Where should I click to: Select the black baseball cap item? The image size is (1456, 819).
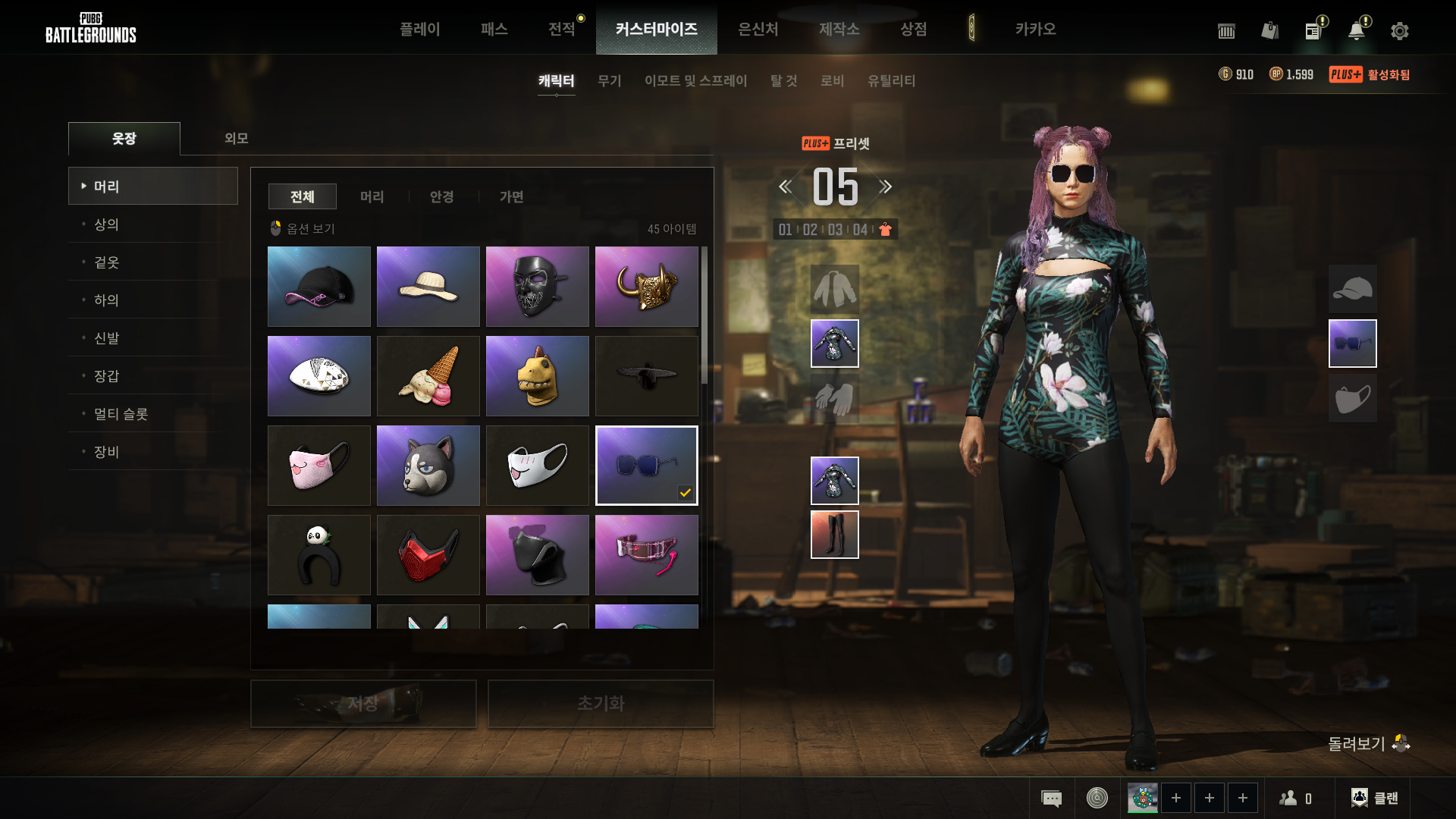(319, 287)
